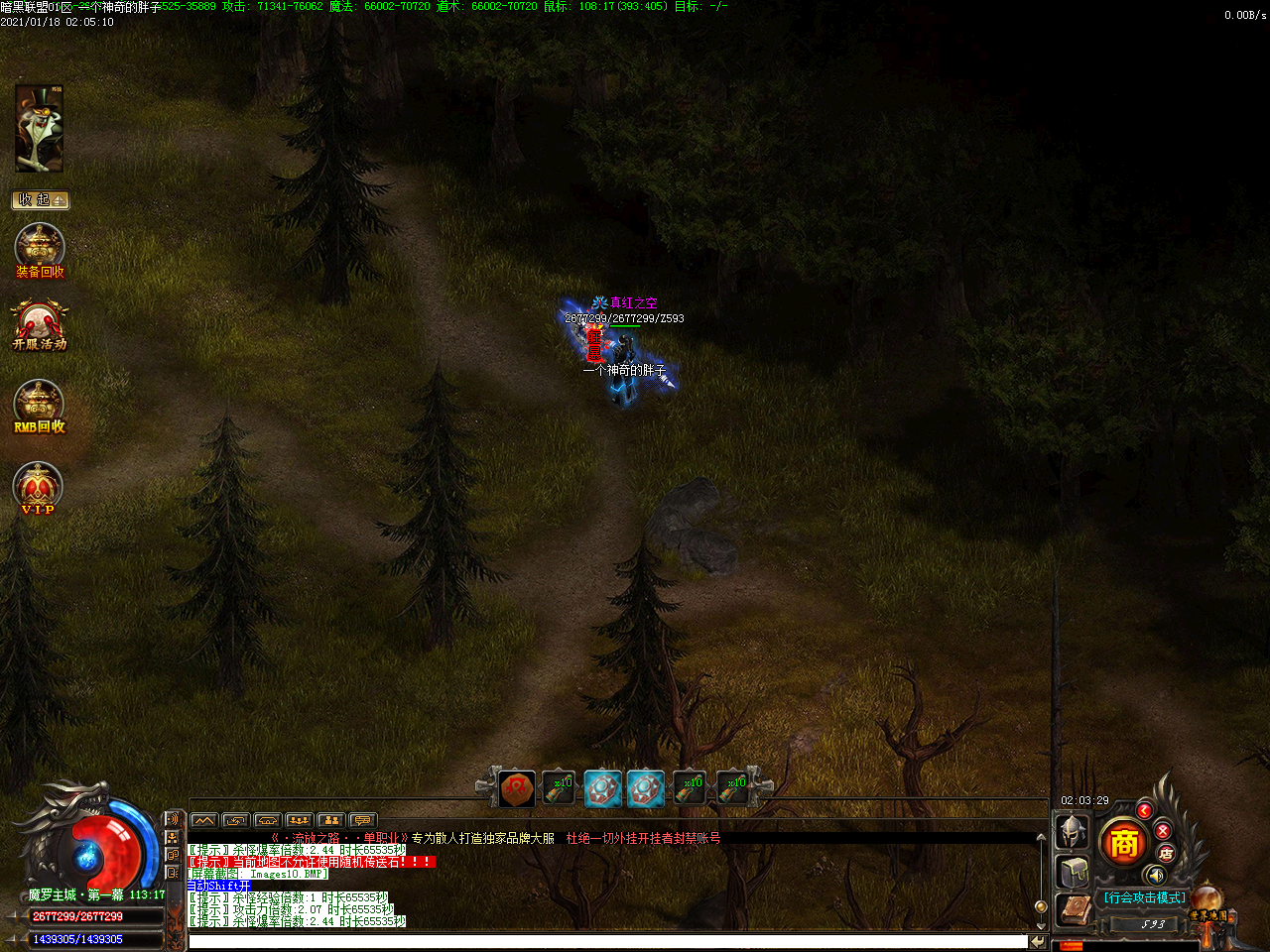Screen dimensions: 1270x952
Task: Open the bag inventory icon
Action: (1073, 873)
